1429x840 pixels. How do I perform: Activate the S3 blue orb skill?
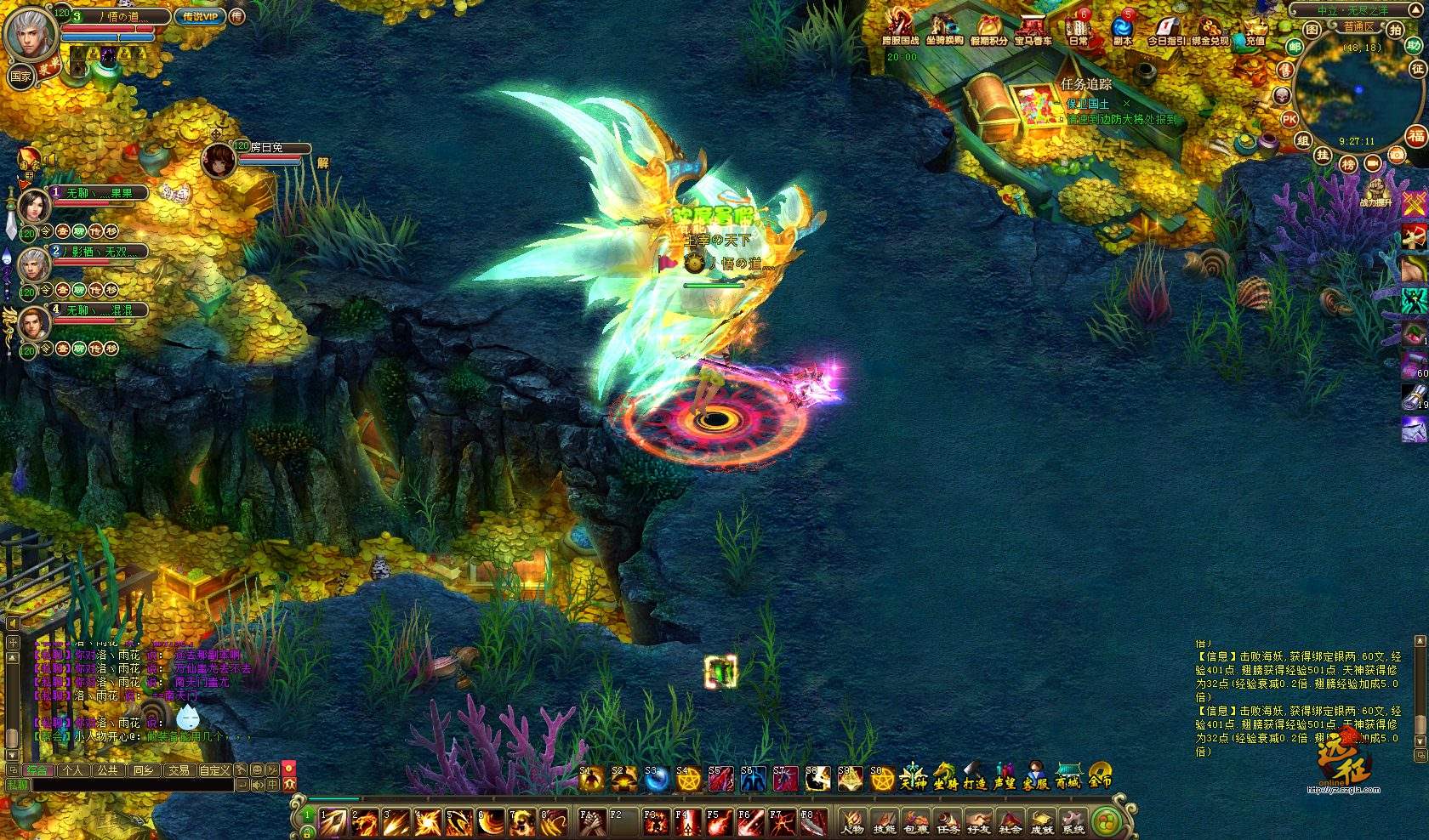[x=654, y=778]
